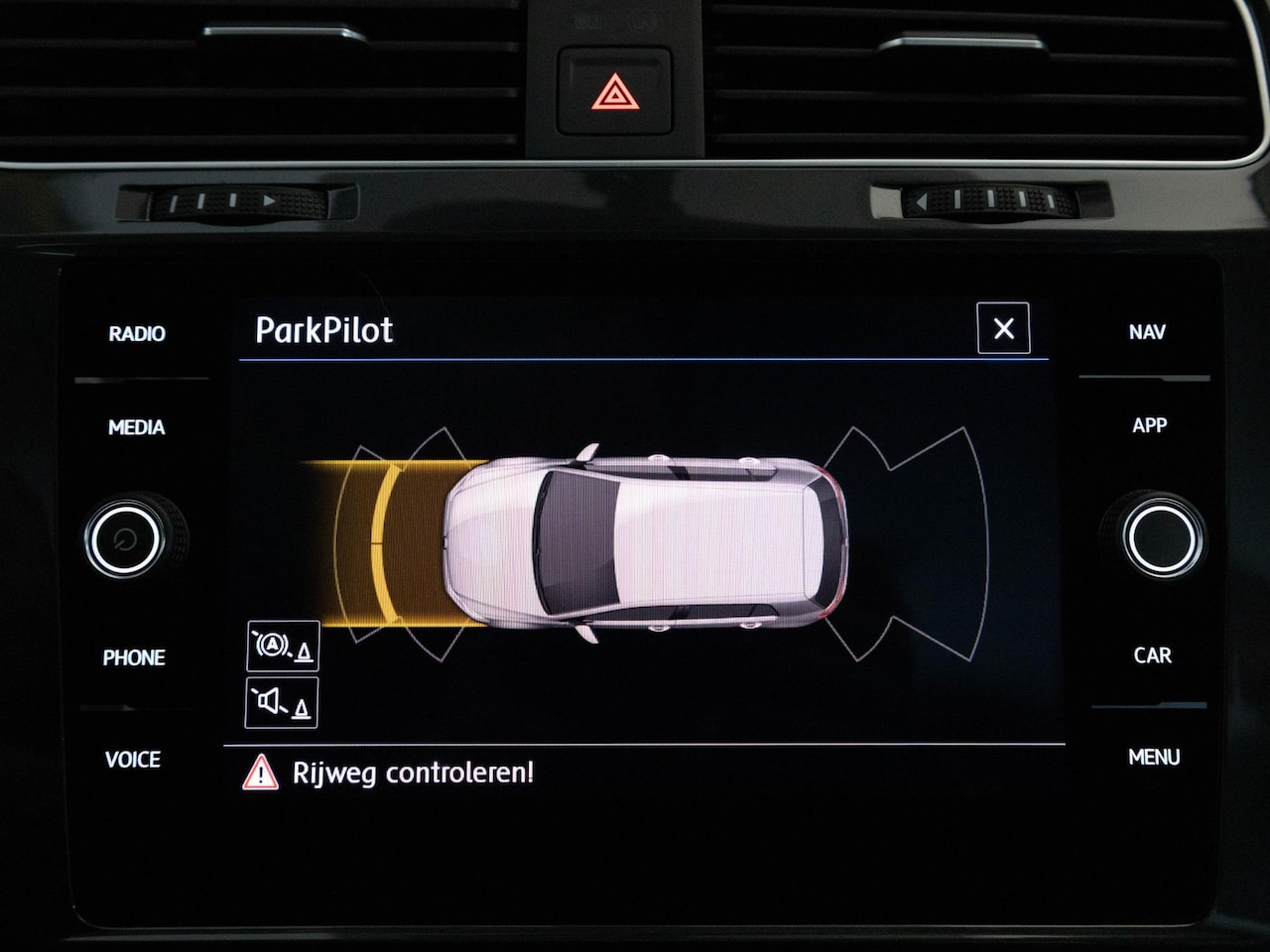1270x952 pixels.
Task: Toggle the automatic braking assist icon
Action: click(283, 646)
